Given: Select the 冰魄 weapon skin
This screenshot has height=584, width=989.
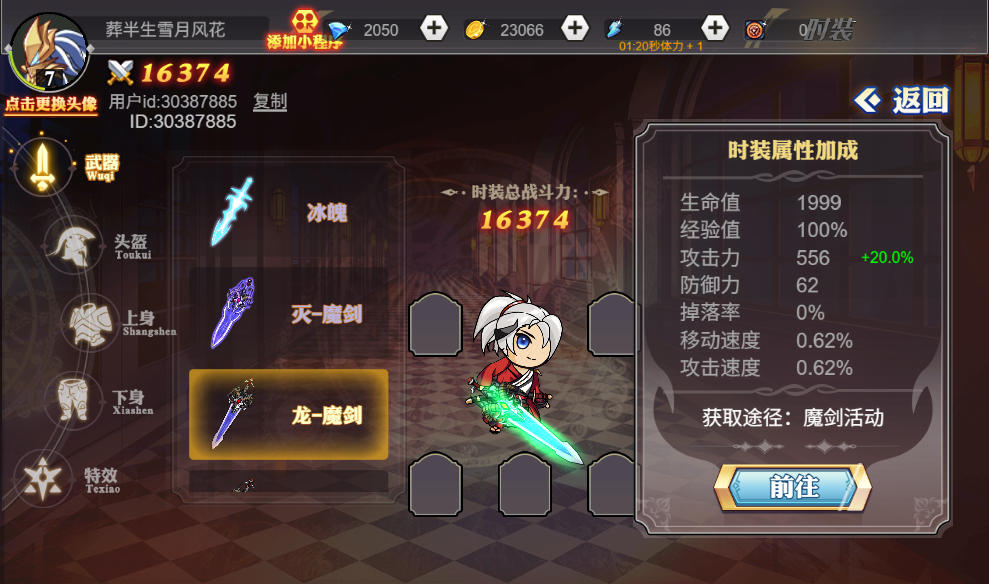Looking at the screenshot, I should 288,212.
